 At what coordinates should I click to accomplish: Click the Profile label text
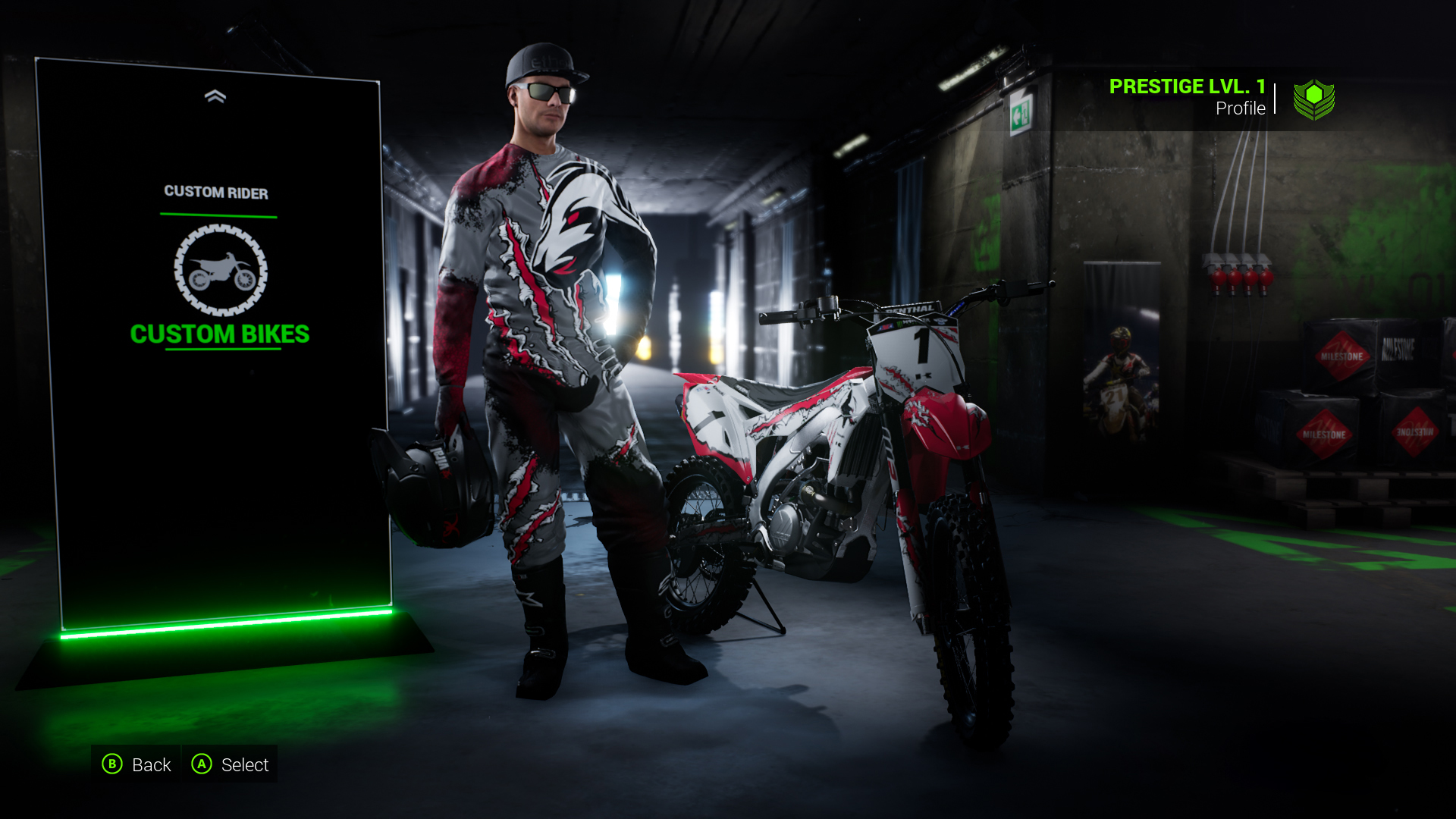pyautogui.click(x=1241, y=108)
